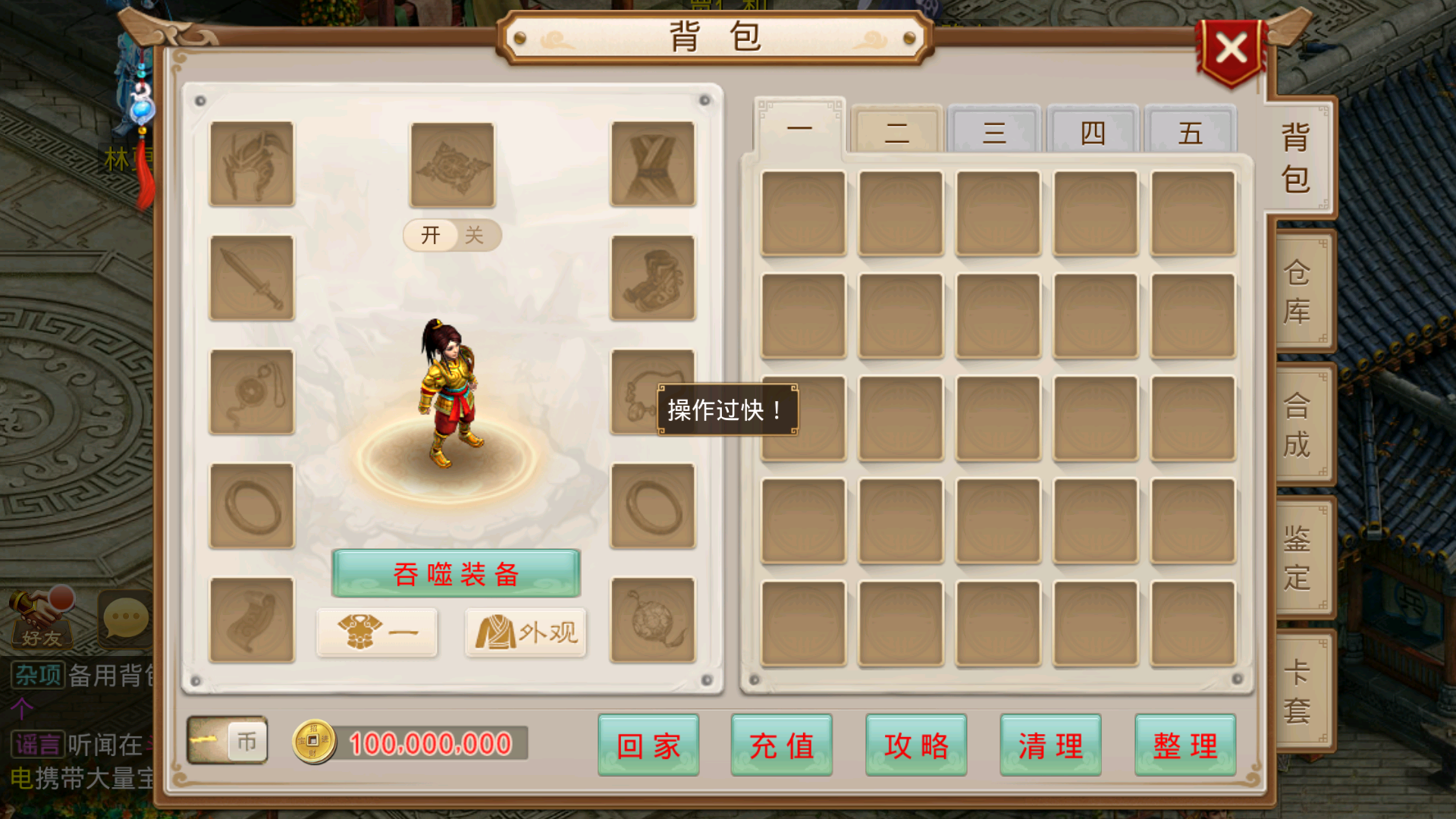Toggle the 开/关 equipment display switch
This screenshot has height=819, width=1456.
[450, 235]
